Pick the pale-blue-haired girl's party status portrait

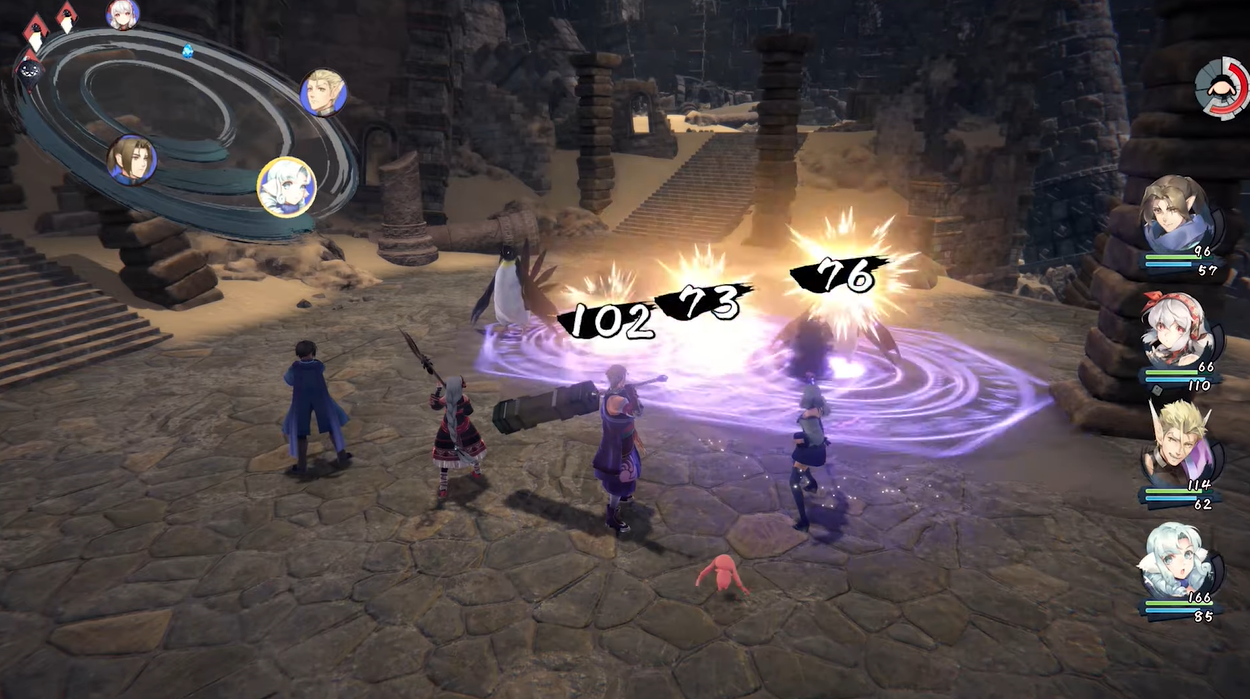tap(1176, 561)
